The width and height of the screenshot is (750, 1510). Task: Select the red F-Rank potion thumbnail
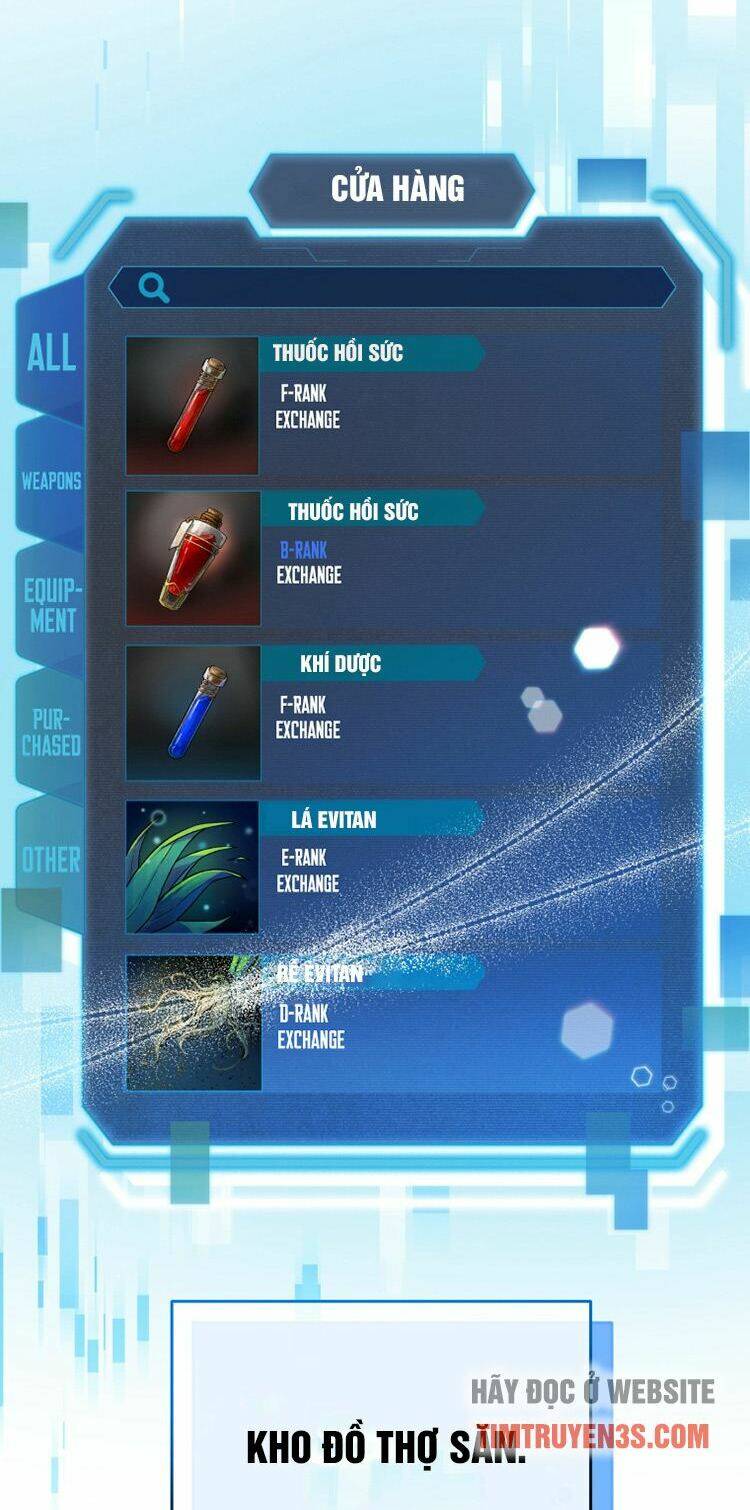tap(192, 405)
